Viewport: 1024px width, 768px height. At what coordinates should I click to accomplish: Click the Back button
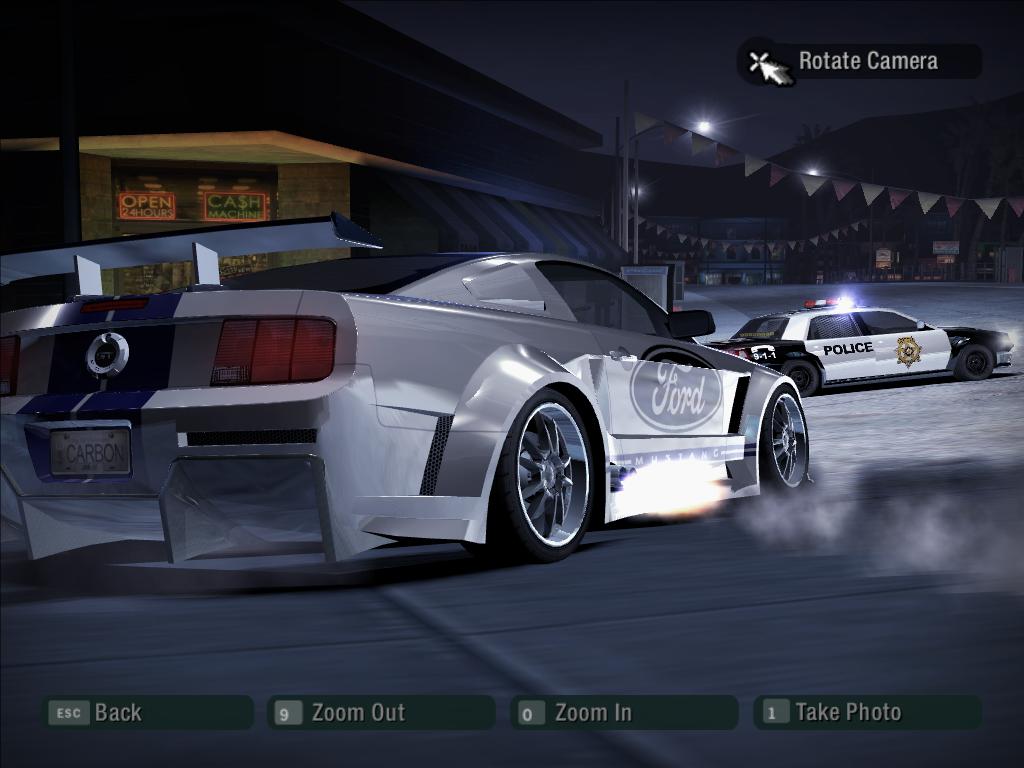click(146, 713)
